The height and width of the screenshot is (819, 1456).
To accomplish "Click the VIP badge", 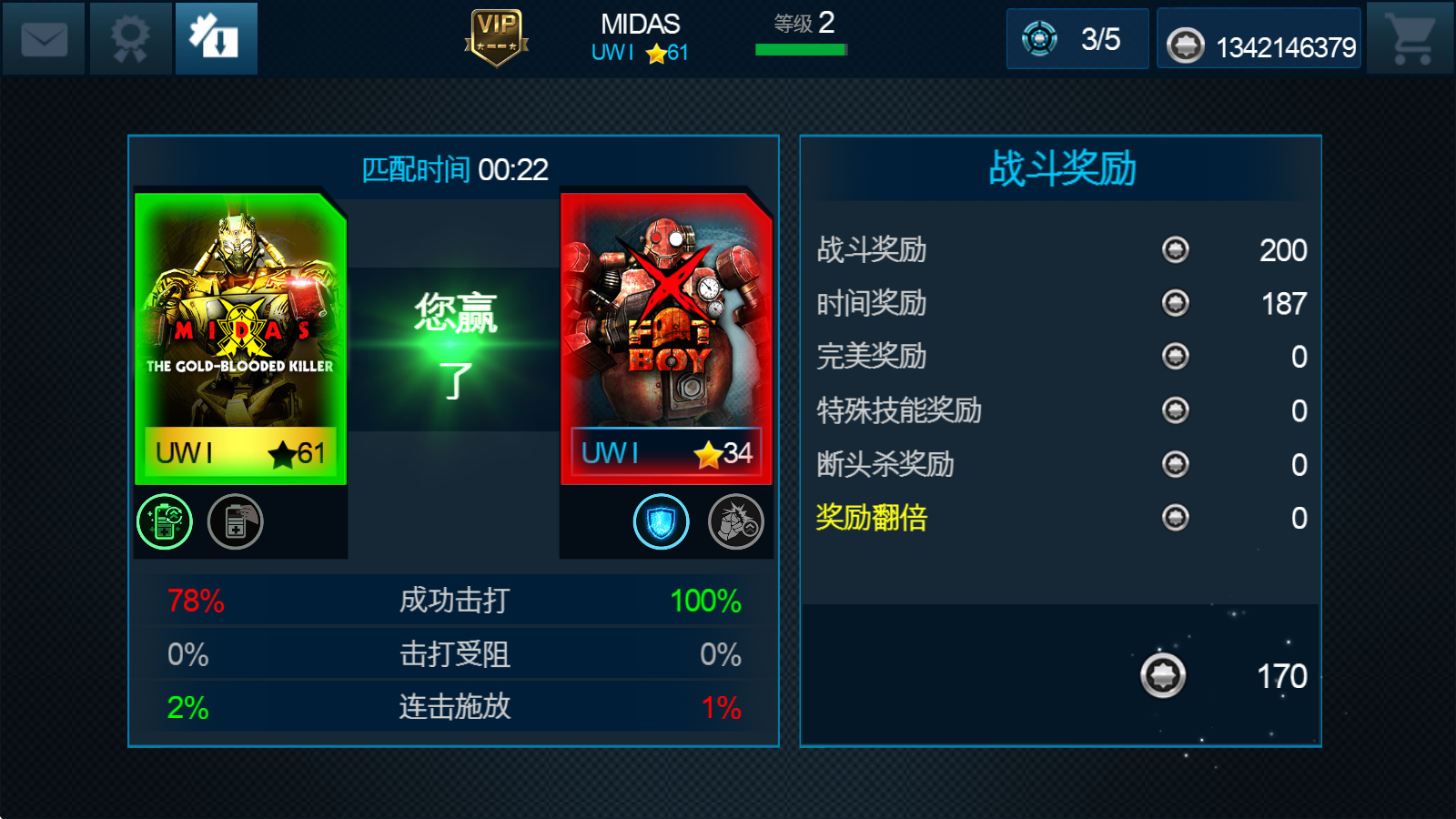I will pos(497,38).
